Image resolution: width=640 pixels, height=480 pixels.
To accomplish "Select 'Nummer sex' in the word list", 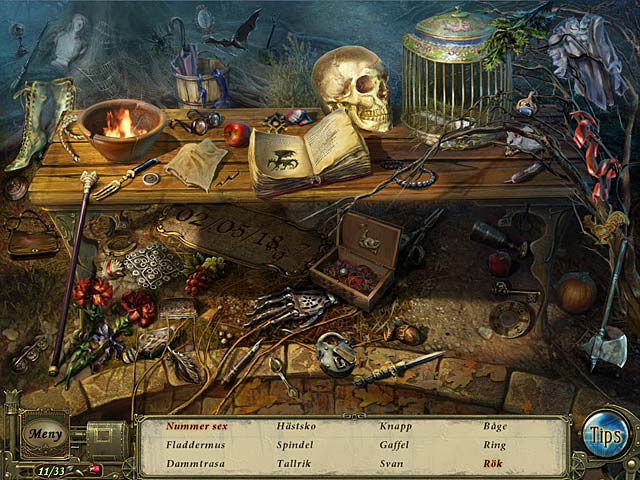I will [197, 426].
